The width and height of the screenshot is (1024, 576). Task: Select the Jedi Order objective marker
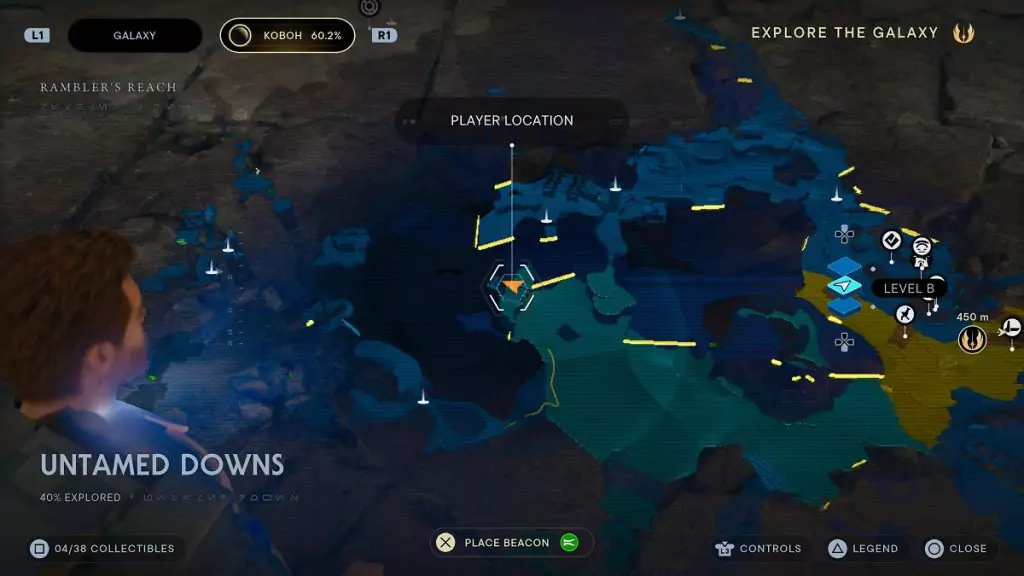tap(971, 340)
